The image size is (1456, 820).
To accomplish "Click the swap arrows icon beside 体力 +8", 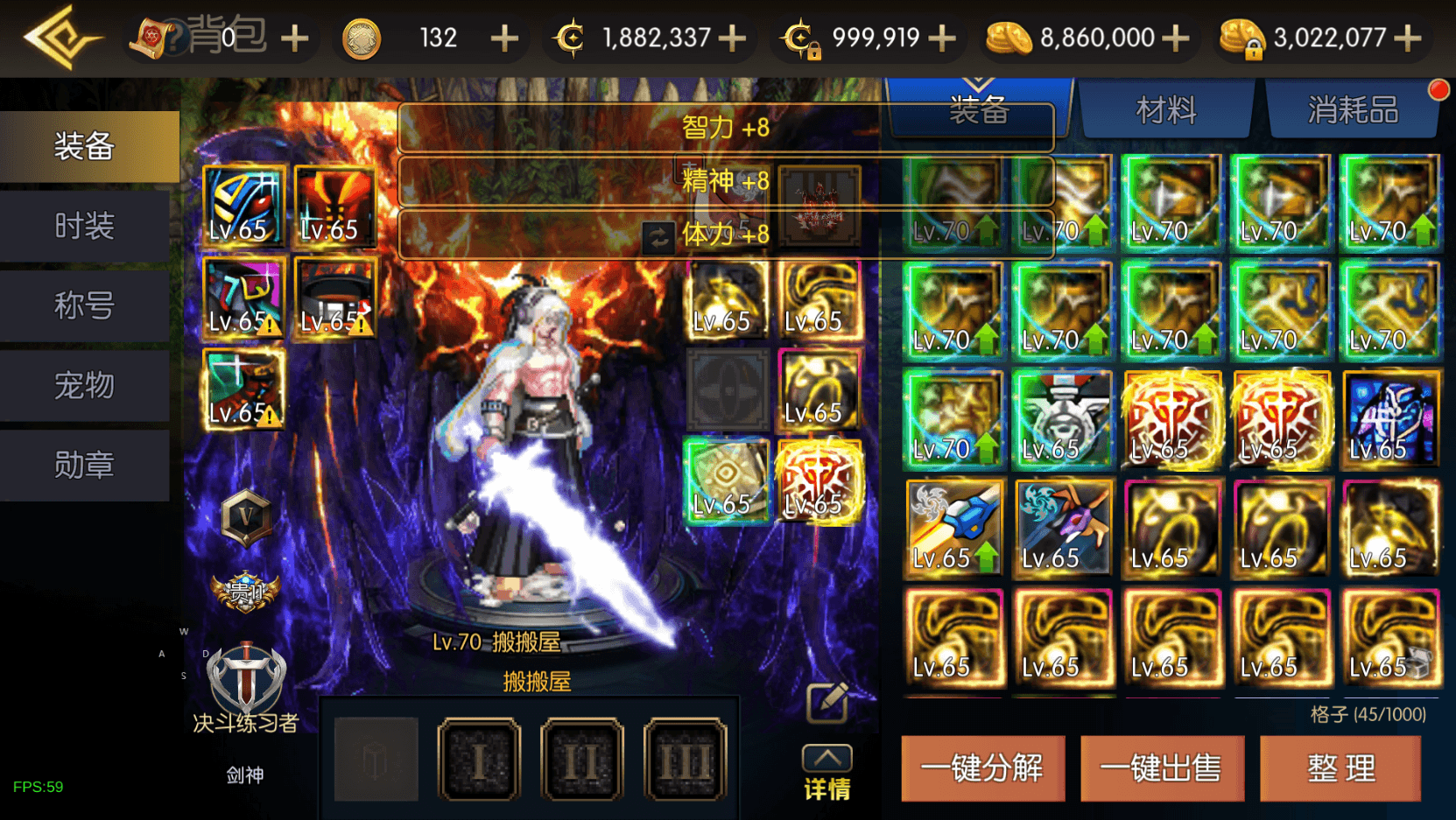I will [657, 236].
